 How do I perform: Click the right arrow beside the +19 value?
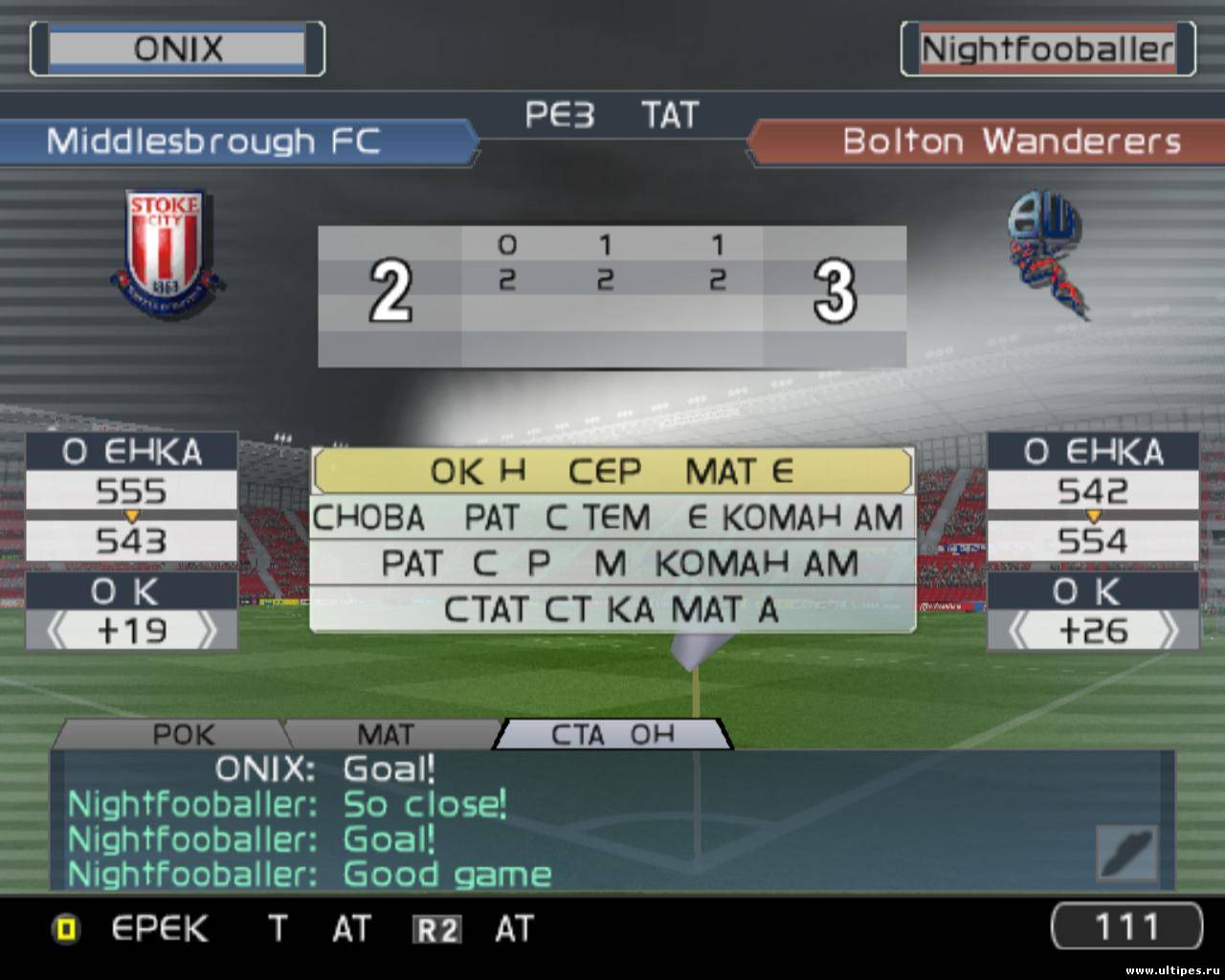coord(207,632)
